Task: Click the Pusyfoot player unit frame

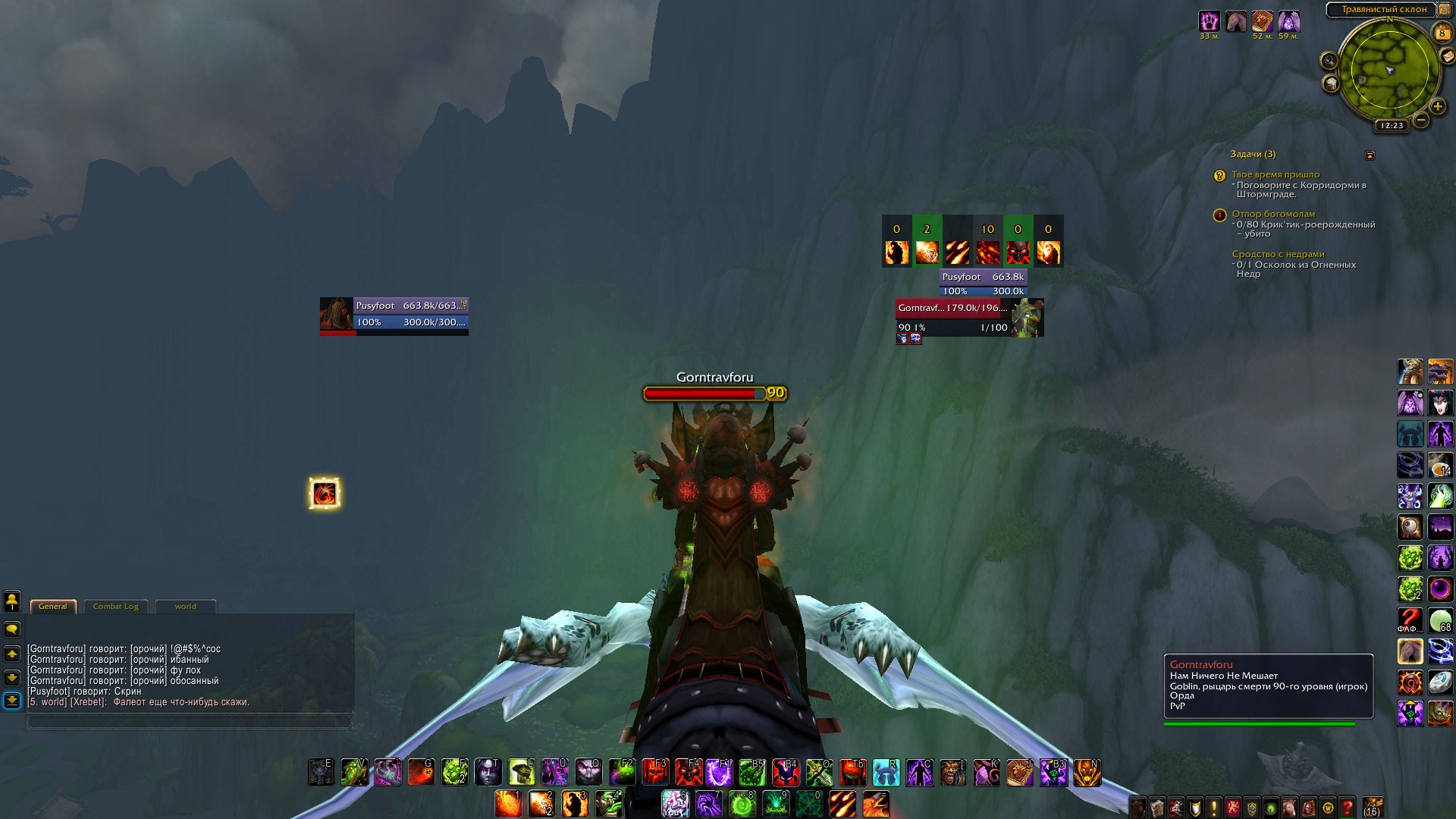Action: tap(394, 315)
